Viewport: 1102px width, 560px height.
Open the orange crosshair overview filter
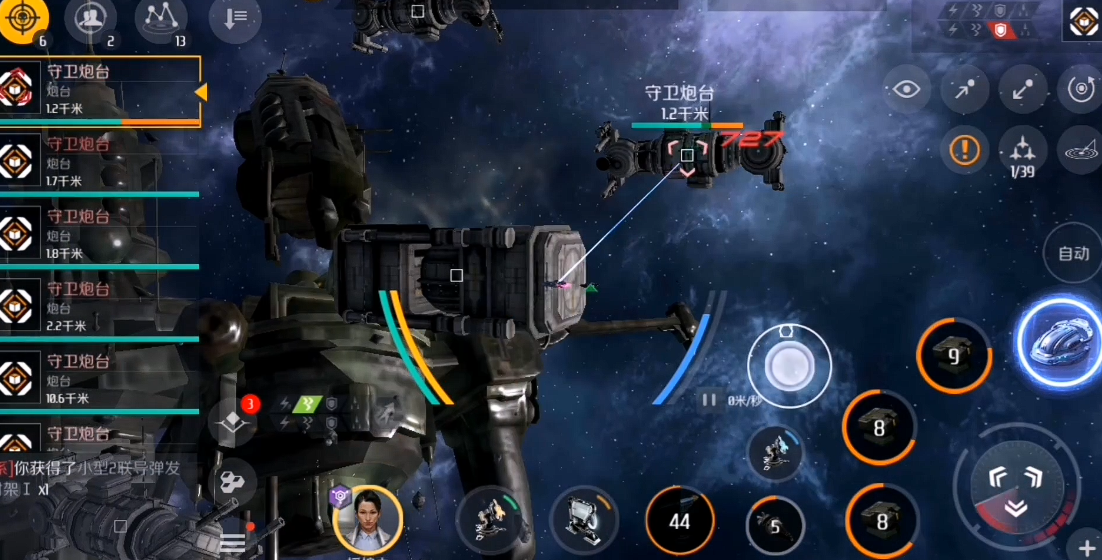[x=24, y=19]
